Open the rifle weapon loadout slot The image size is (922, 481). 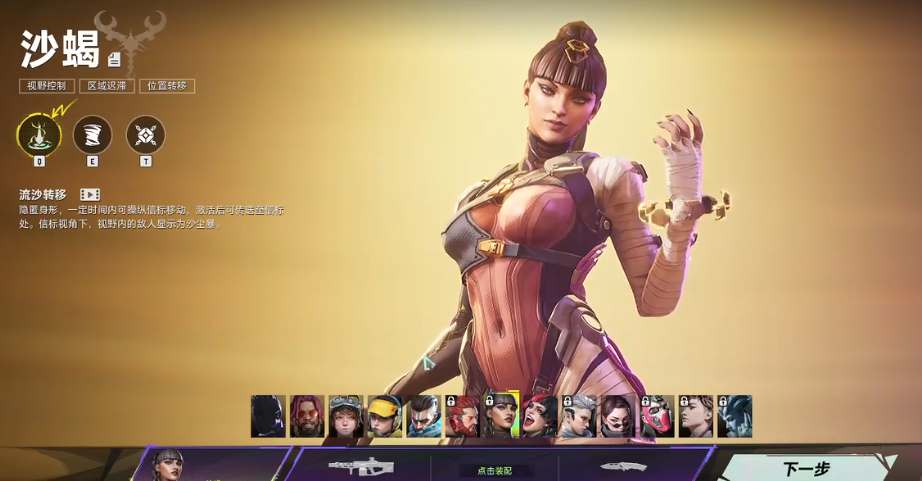point(361,467)
